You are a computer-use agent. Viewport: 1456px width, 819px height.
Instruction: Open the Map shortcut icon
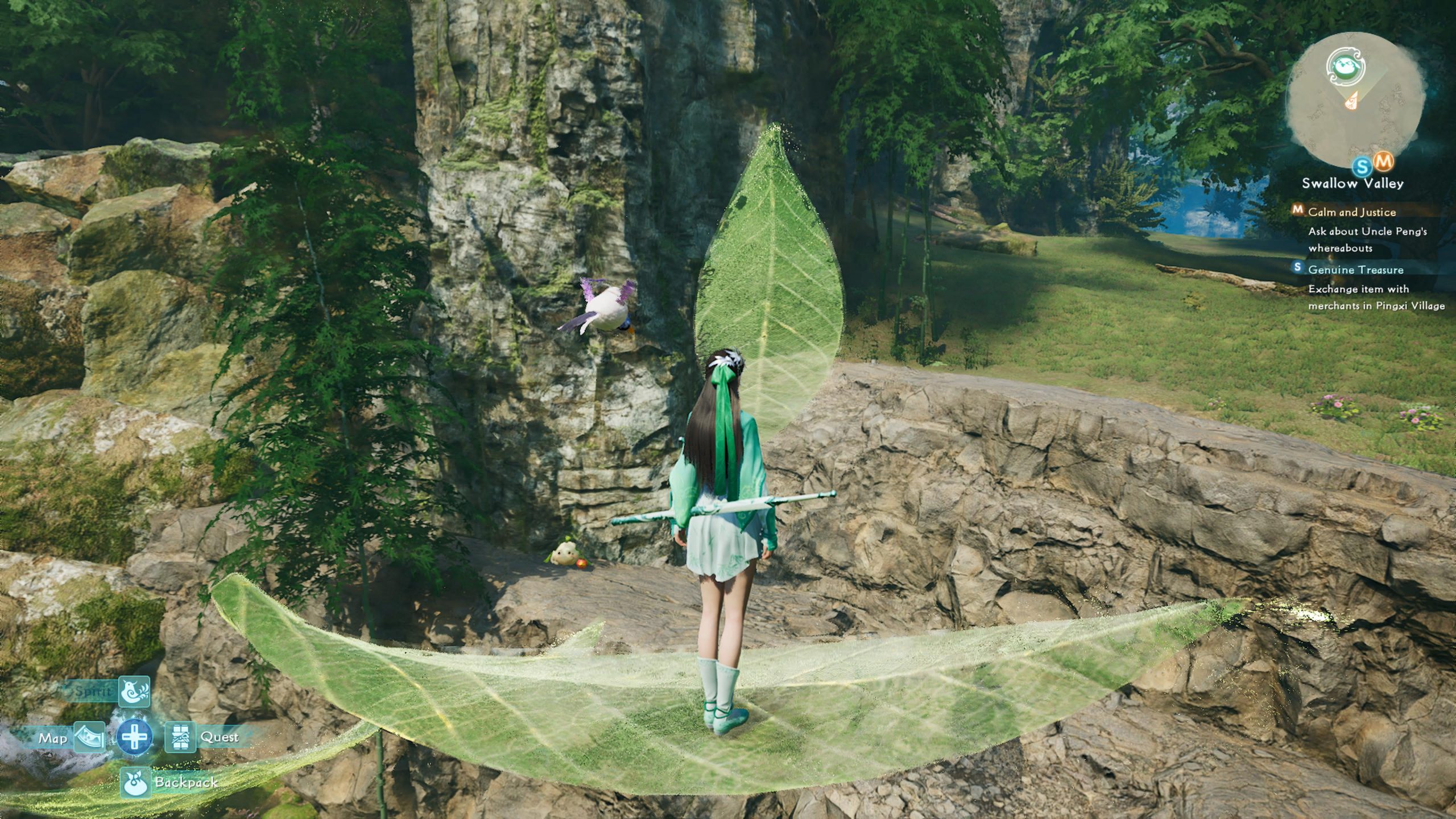[x=89, y=738]
